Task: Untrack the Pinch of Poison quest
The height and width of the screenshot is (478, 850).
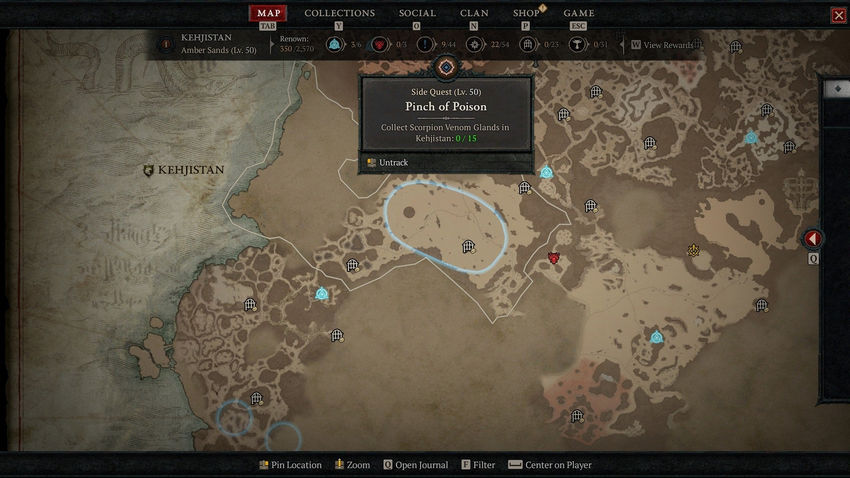Action: point(393,162)
